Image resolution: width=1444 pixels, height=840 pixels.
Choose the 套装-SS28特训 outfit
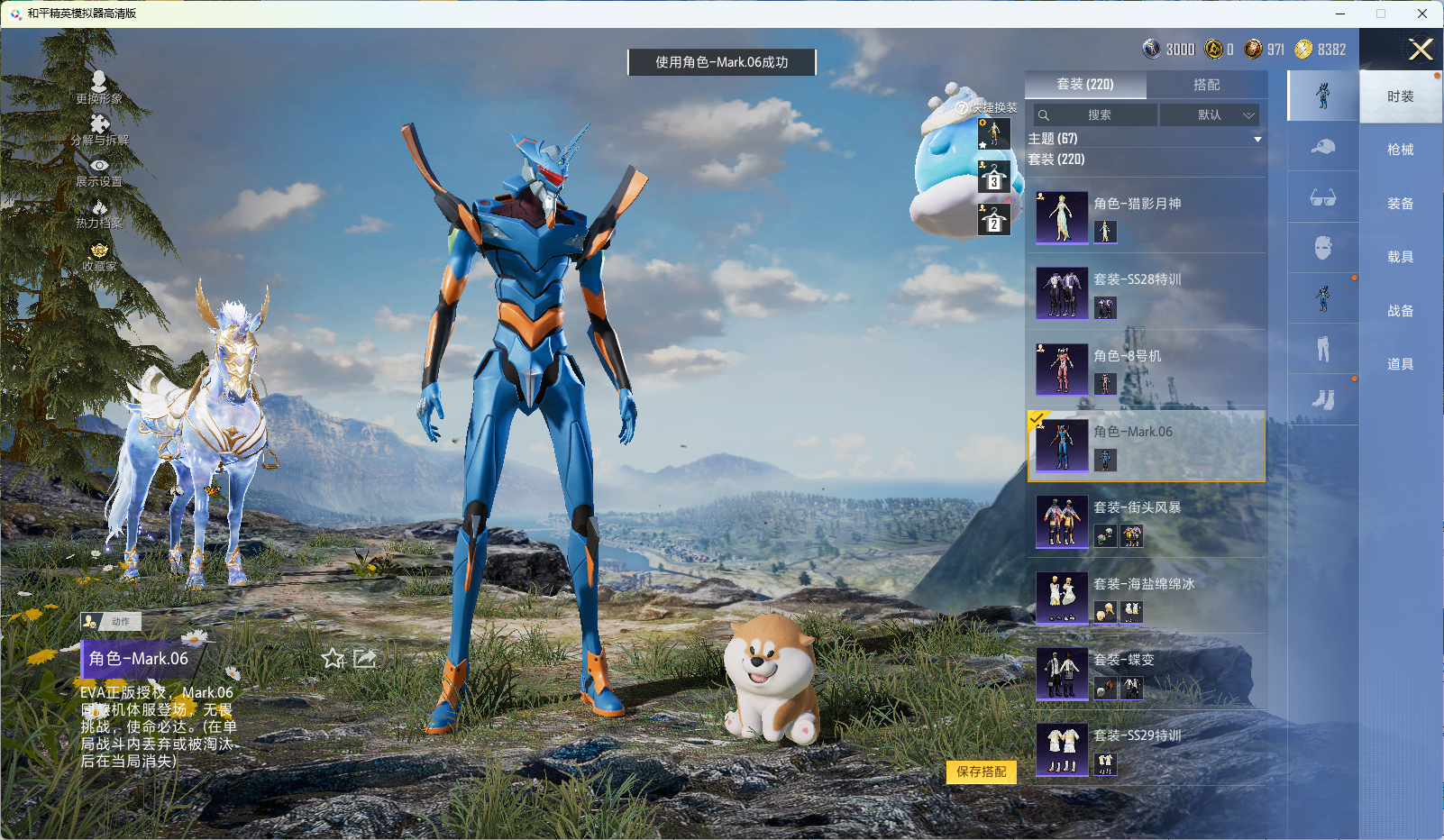(1147, 292)
